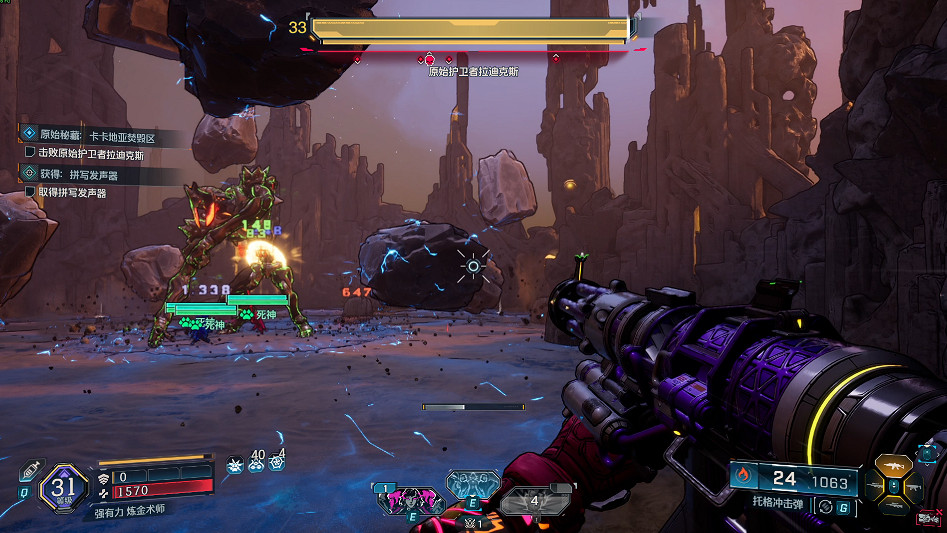Select the highlighted top weapon slot
Viewport: 947px width, 533px height.
click(x=892, y=467)
